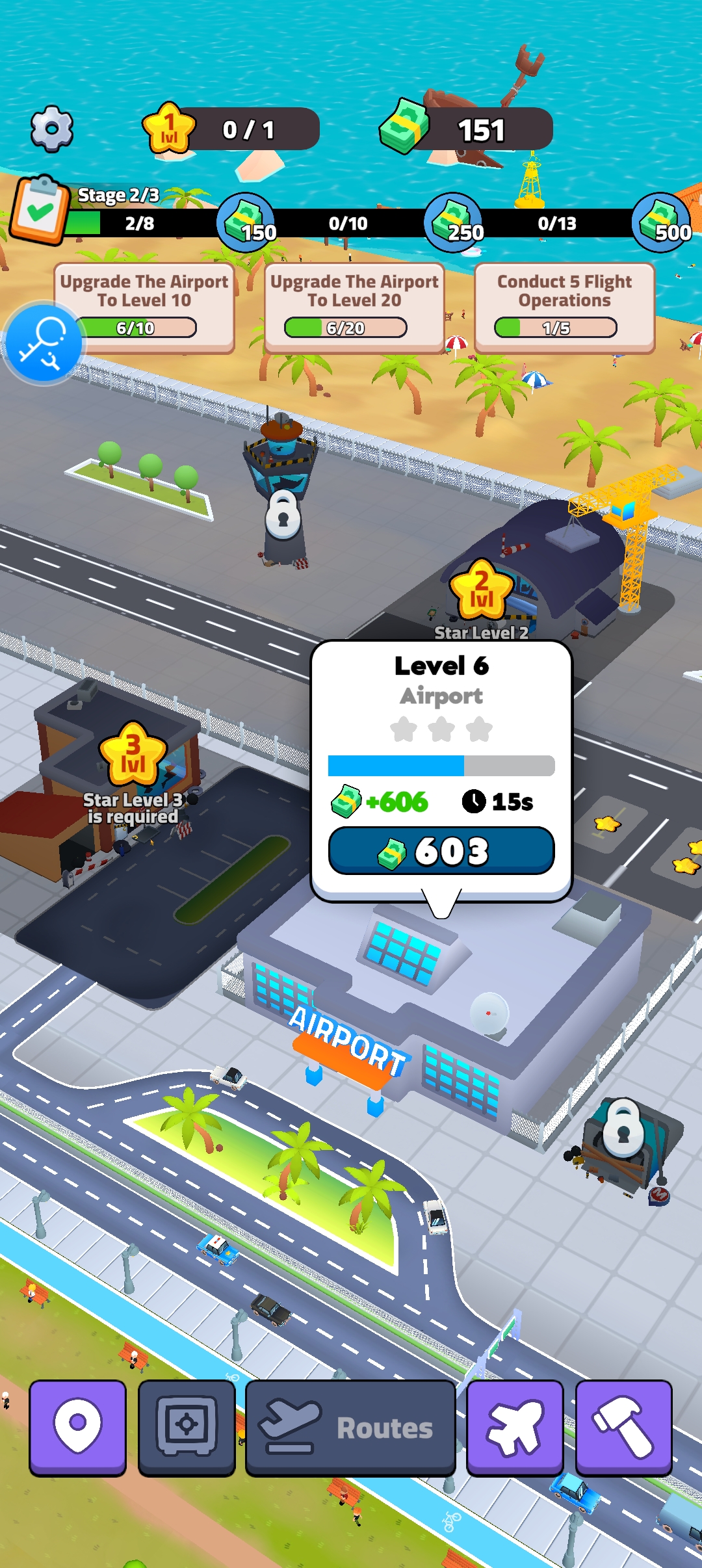Buy the airport upgrade for 603

point(441,850)
